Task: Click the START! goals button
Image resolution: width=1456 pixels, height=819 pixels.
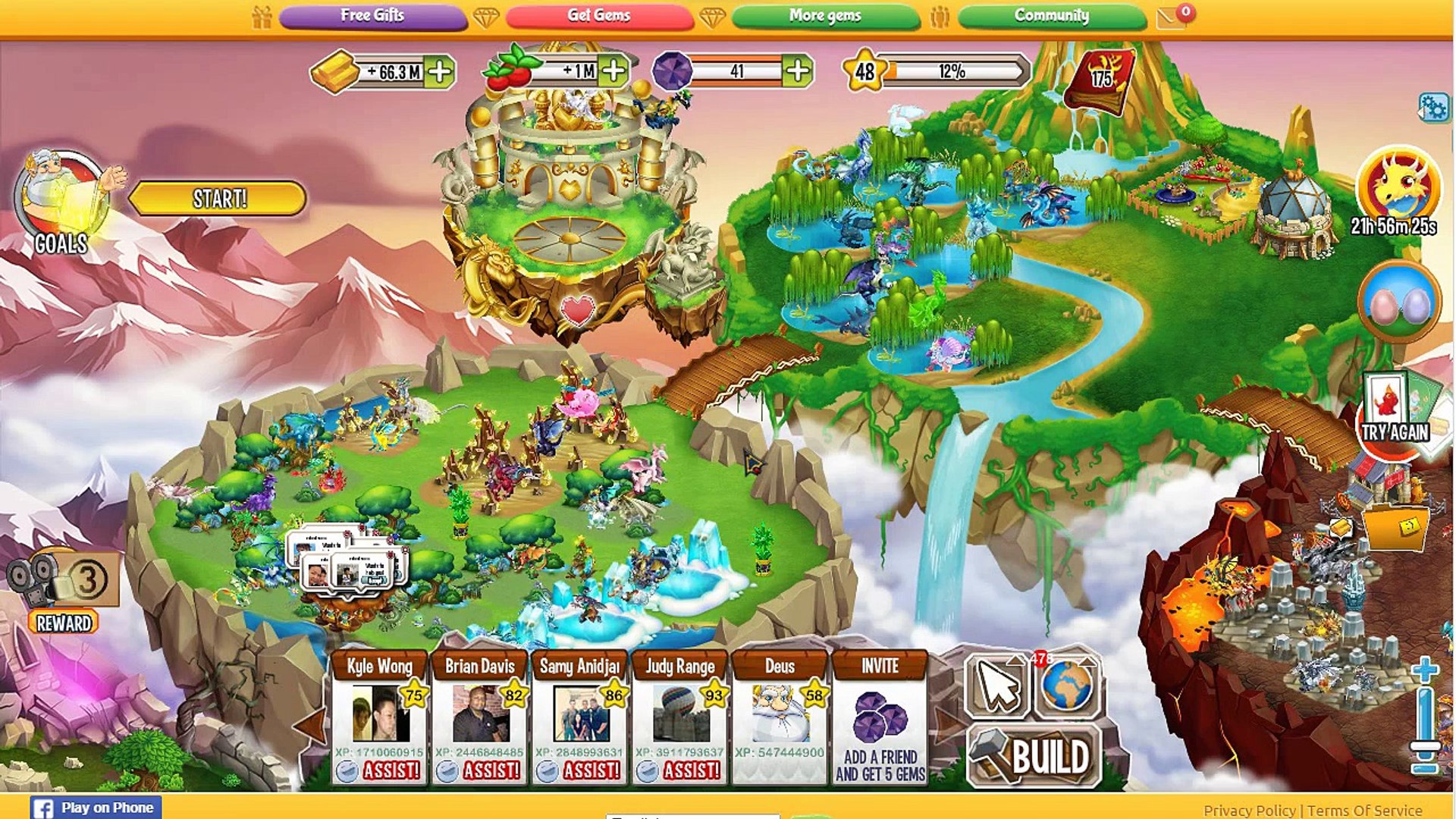Action: tap(218, 199)
